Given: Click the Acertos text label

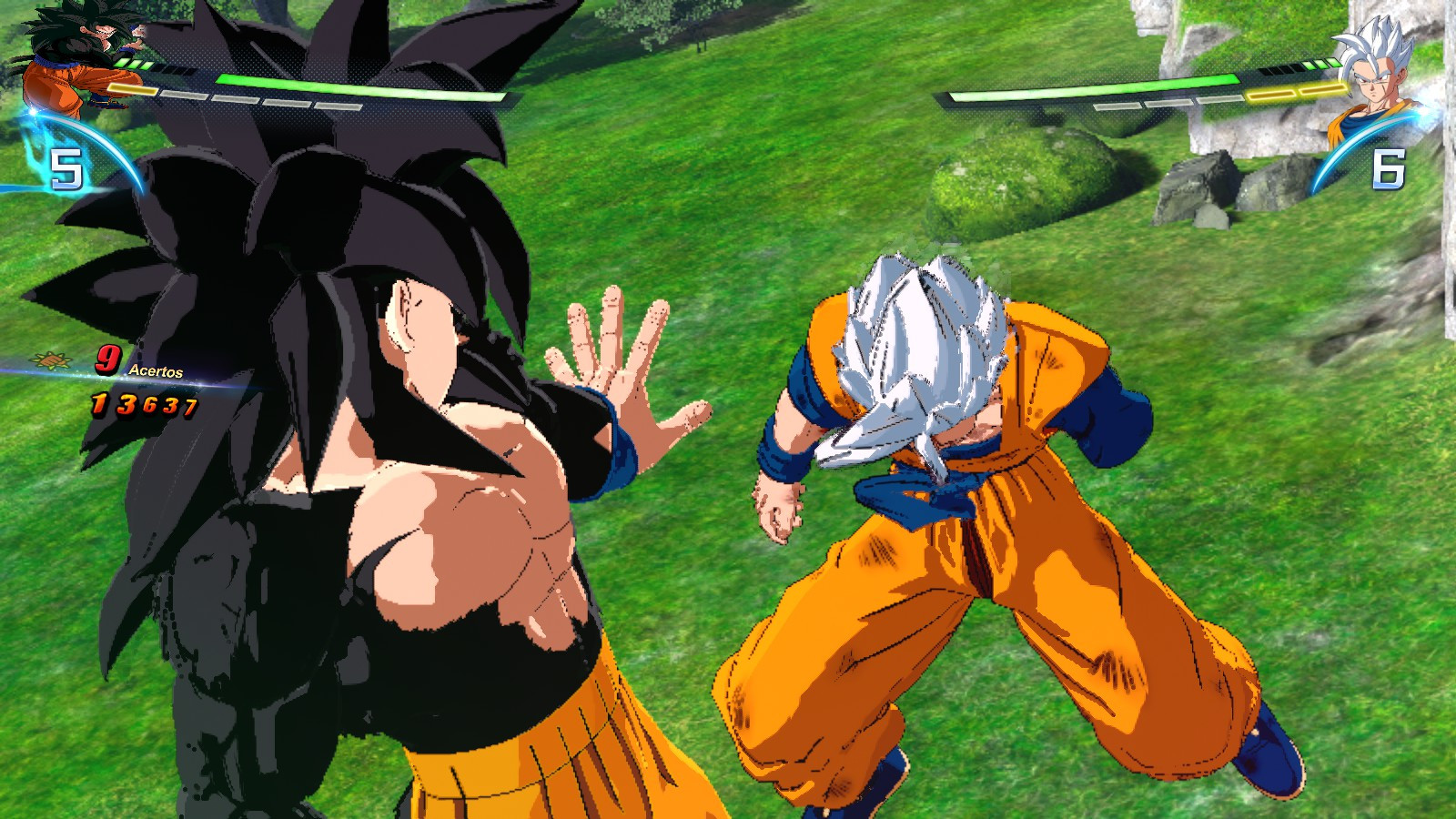Looking at the screenshot, I should 155,371.
